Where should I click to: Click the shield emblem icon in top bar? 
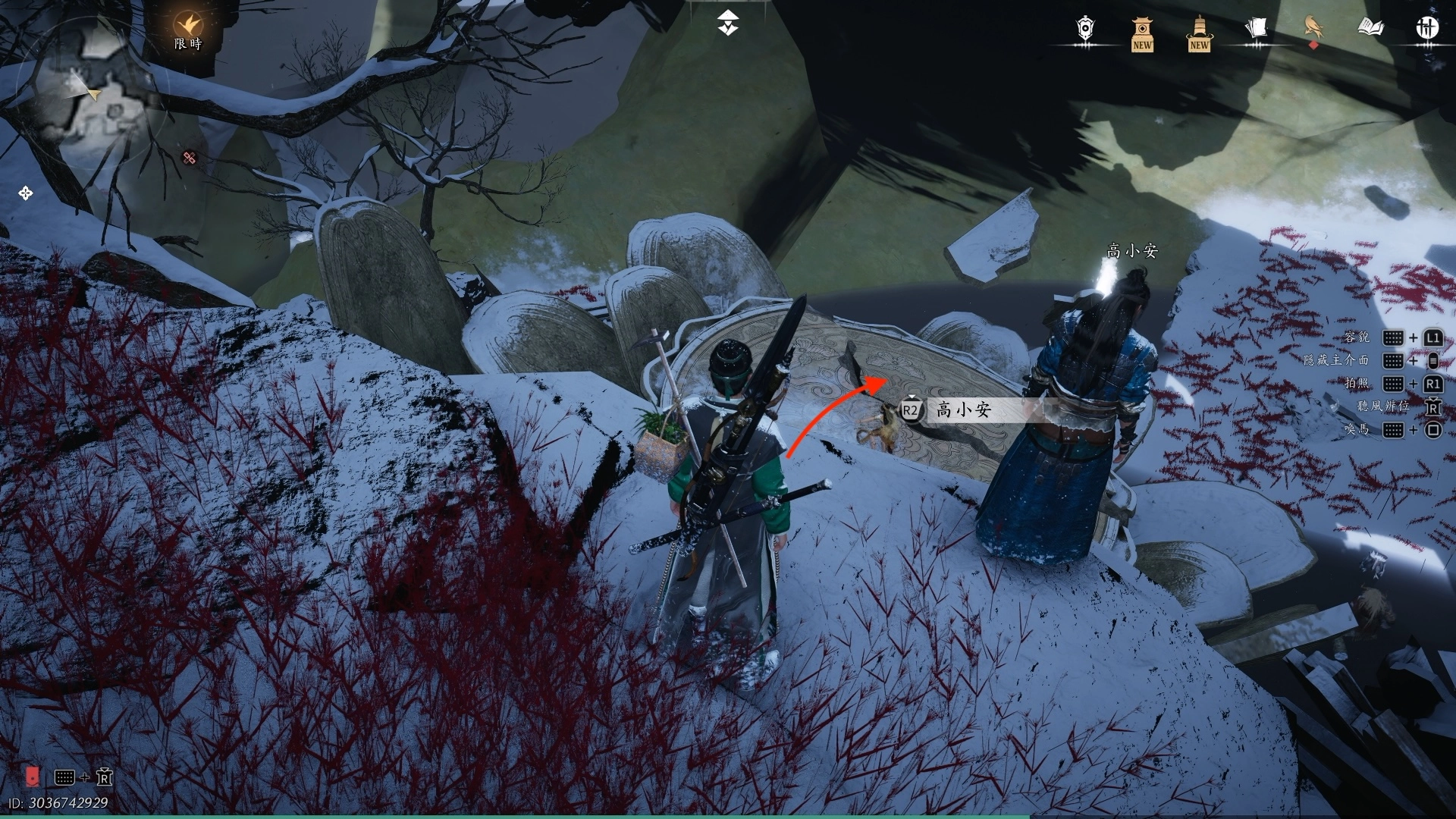[1085, 29]
